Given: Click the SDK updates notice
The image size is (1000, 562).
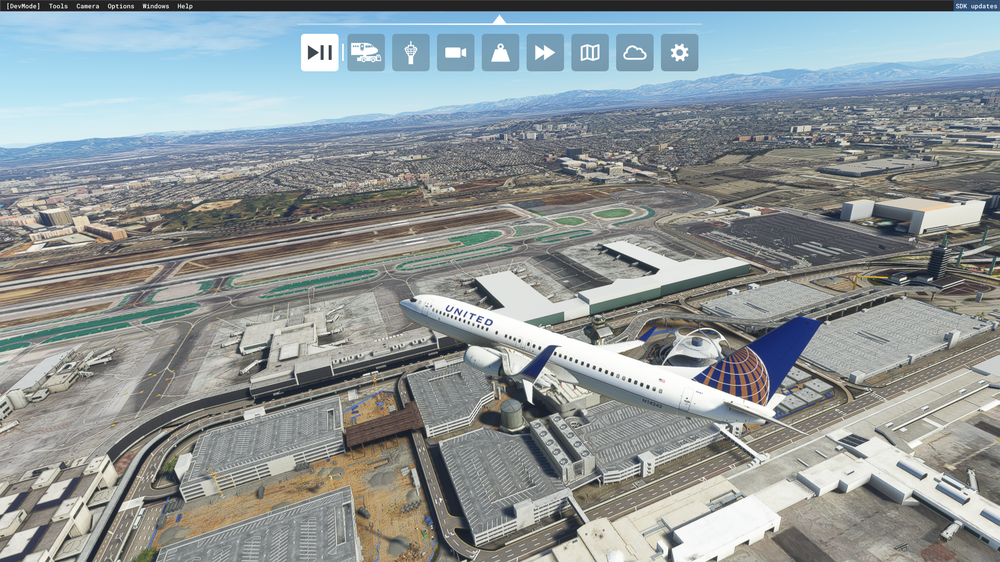Looking at the screenshot, I should point(976,6).
